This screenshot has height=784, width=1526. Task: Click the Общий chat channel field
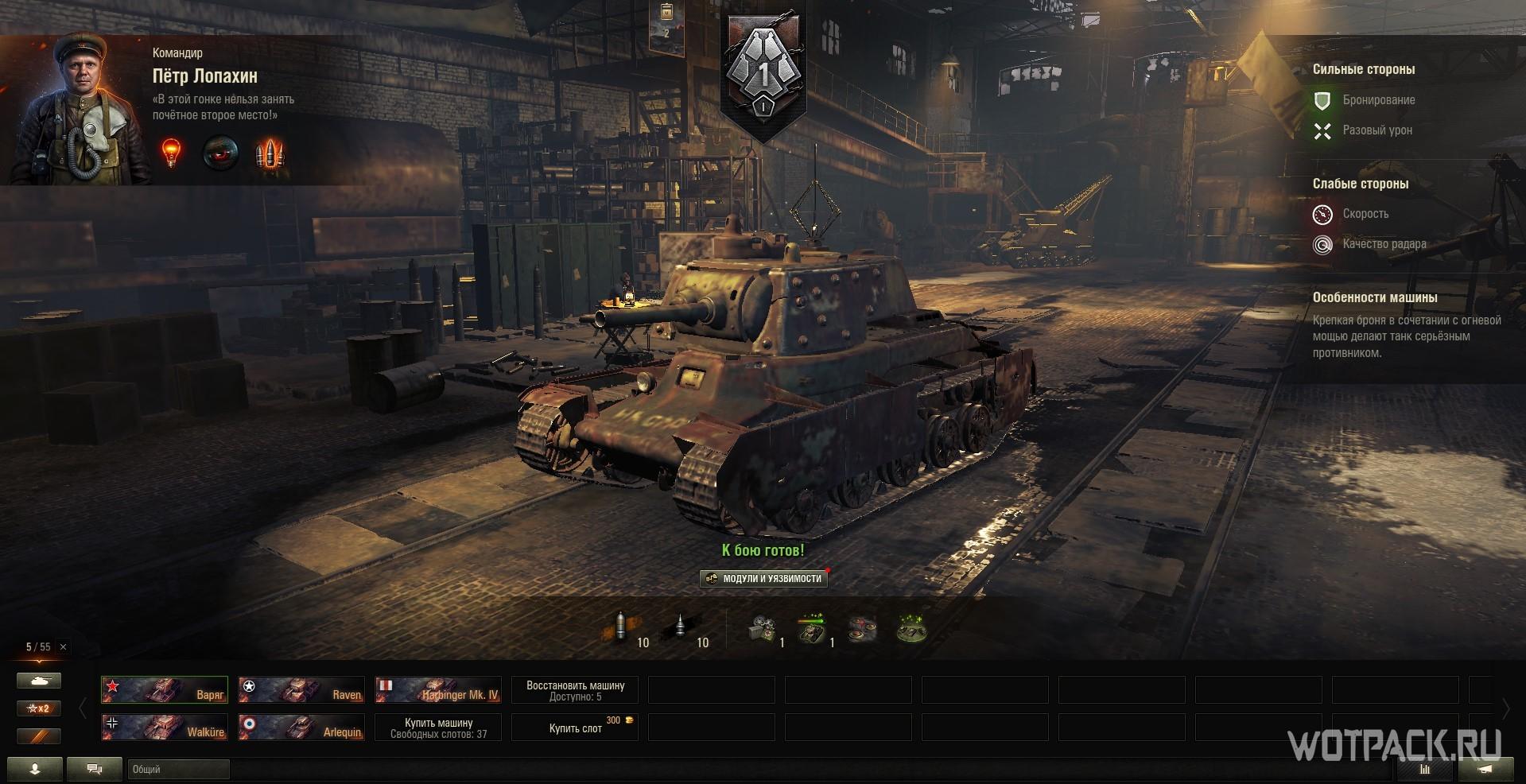point(178,769)
